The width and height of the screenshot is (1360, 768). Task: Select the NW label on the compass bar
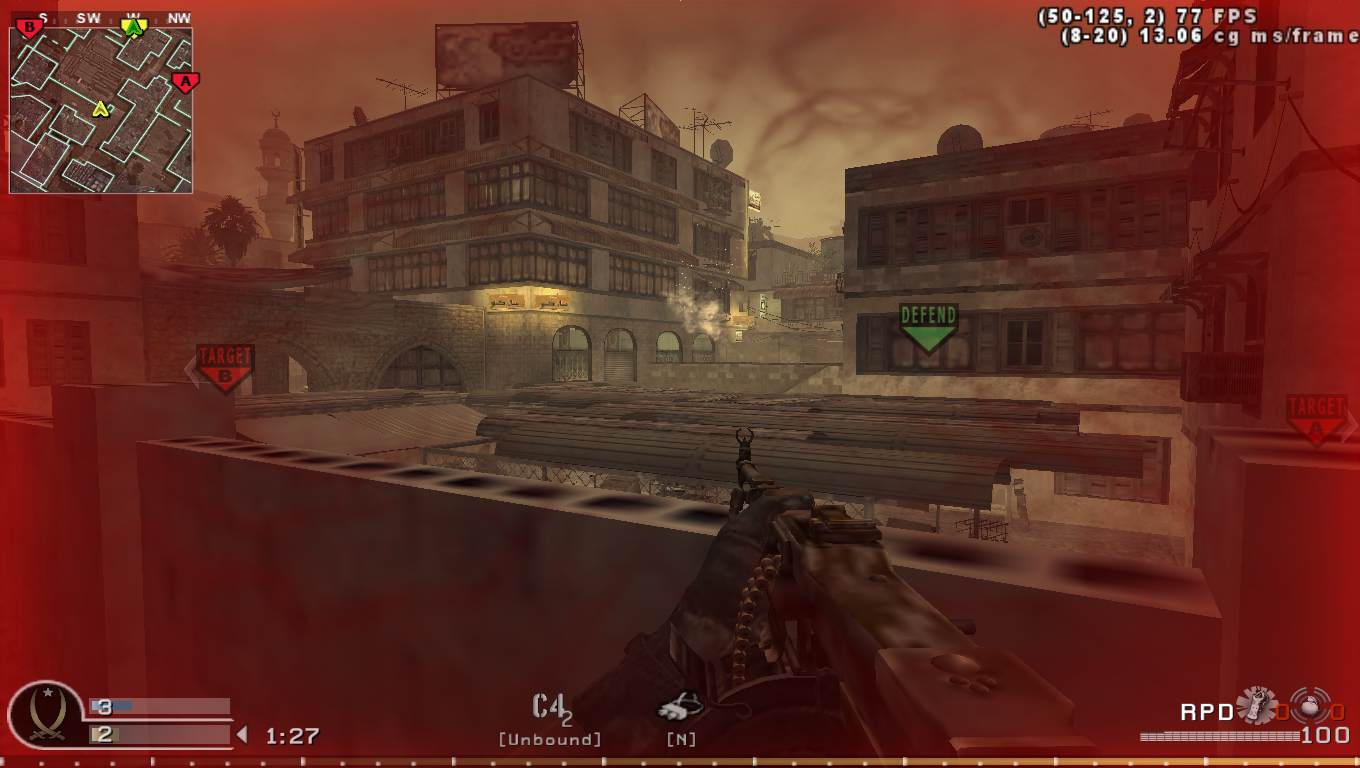point(177,15)
